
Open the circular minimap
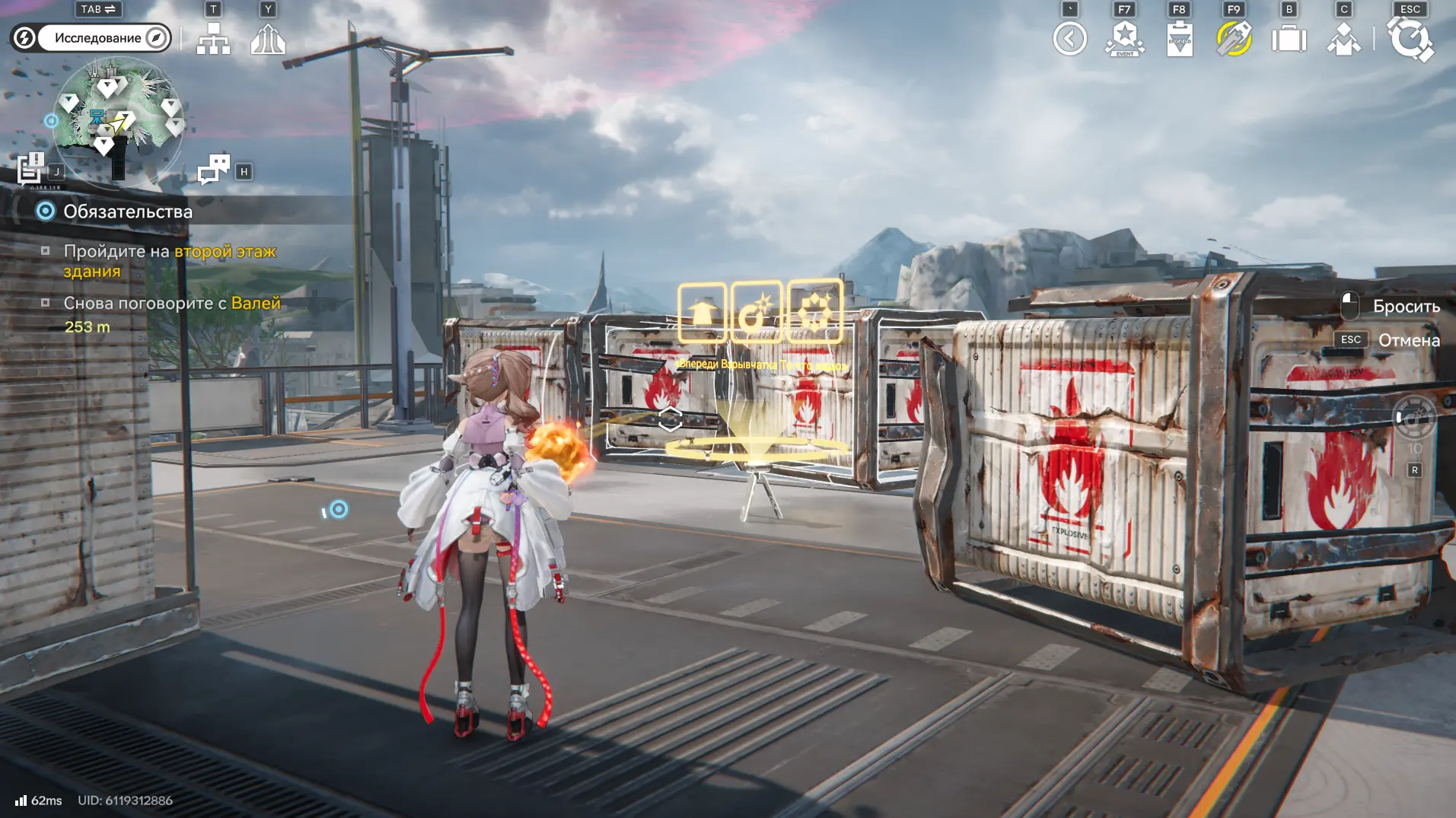click(x=117, y=122)
